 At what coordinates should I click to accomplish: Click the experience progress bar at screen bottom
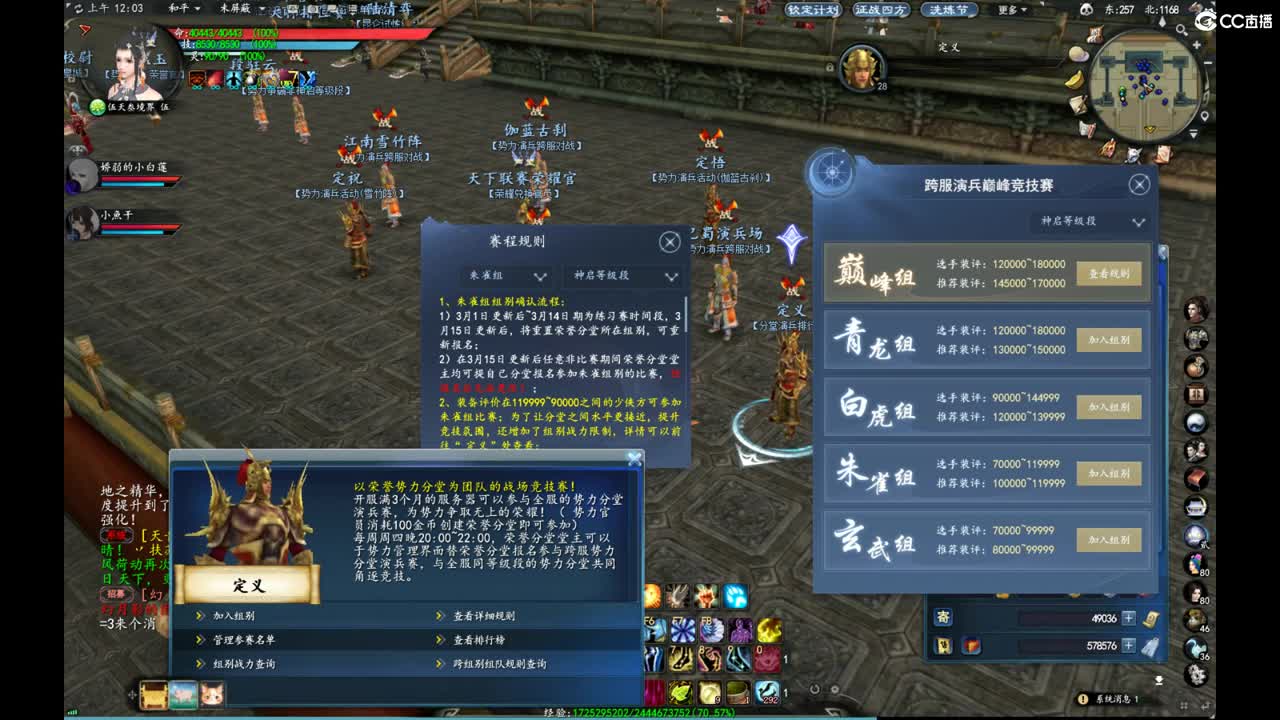[640, 714]
